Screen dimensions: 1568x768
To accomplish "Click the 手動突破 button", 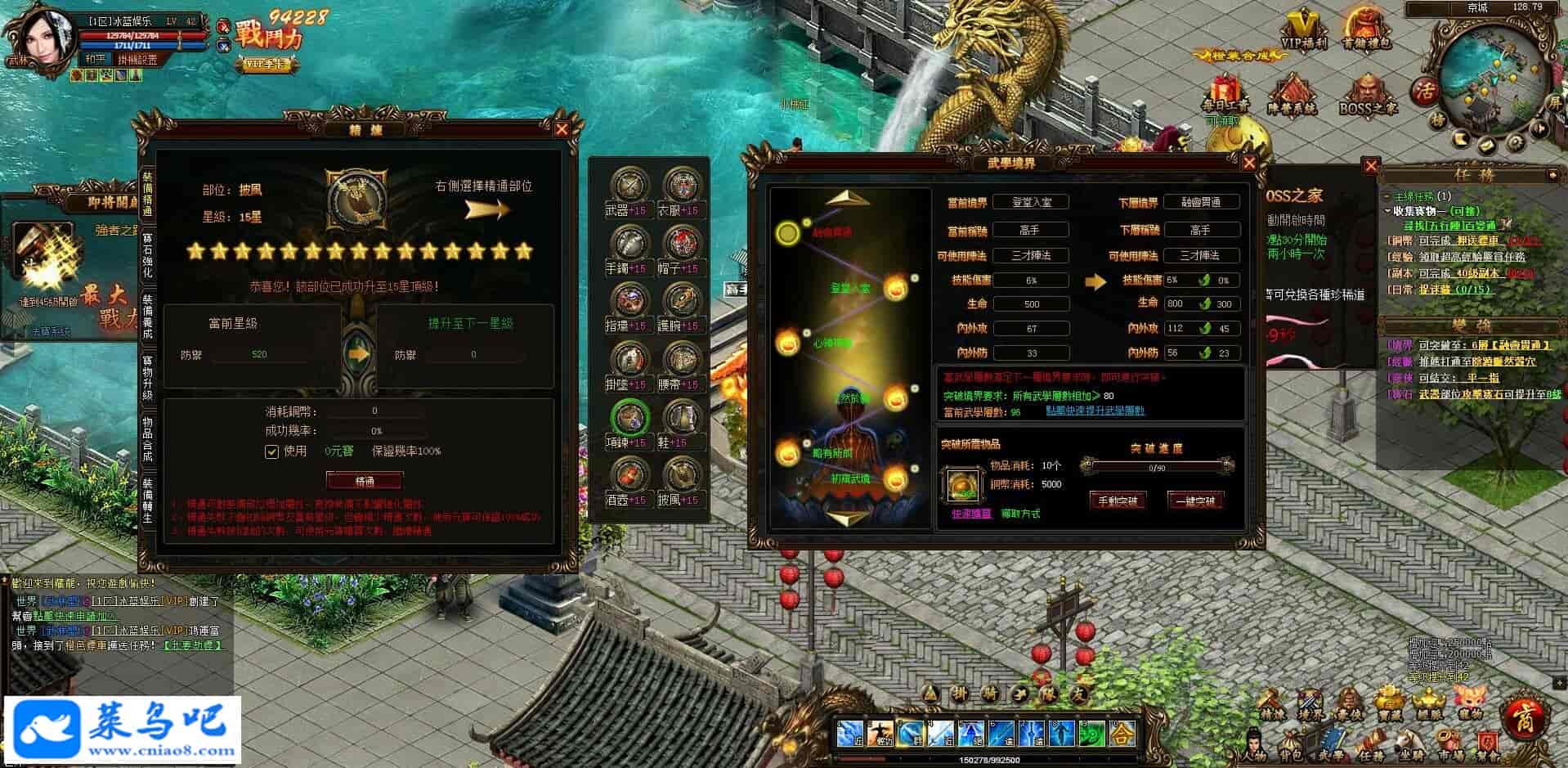I will coord(1118,501).
